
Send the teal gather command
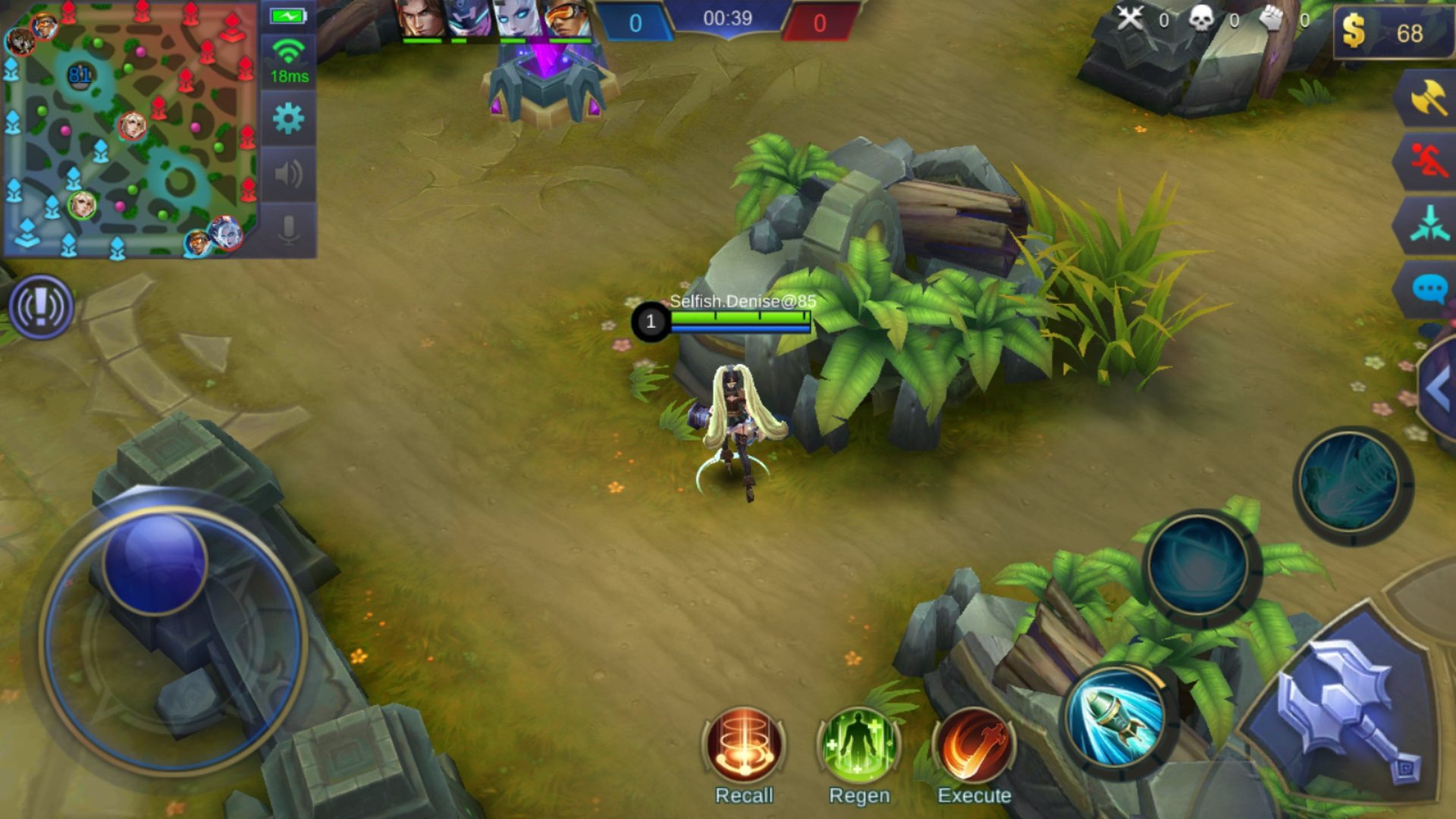[1428, 225]
